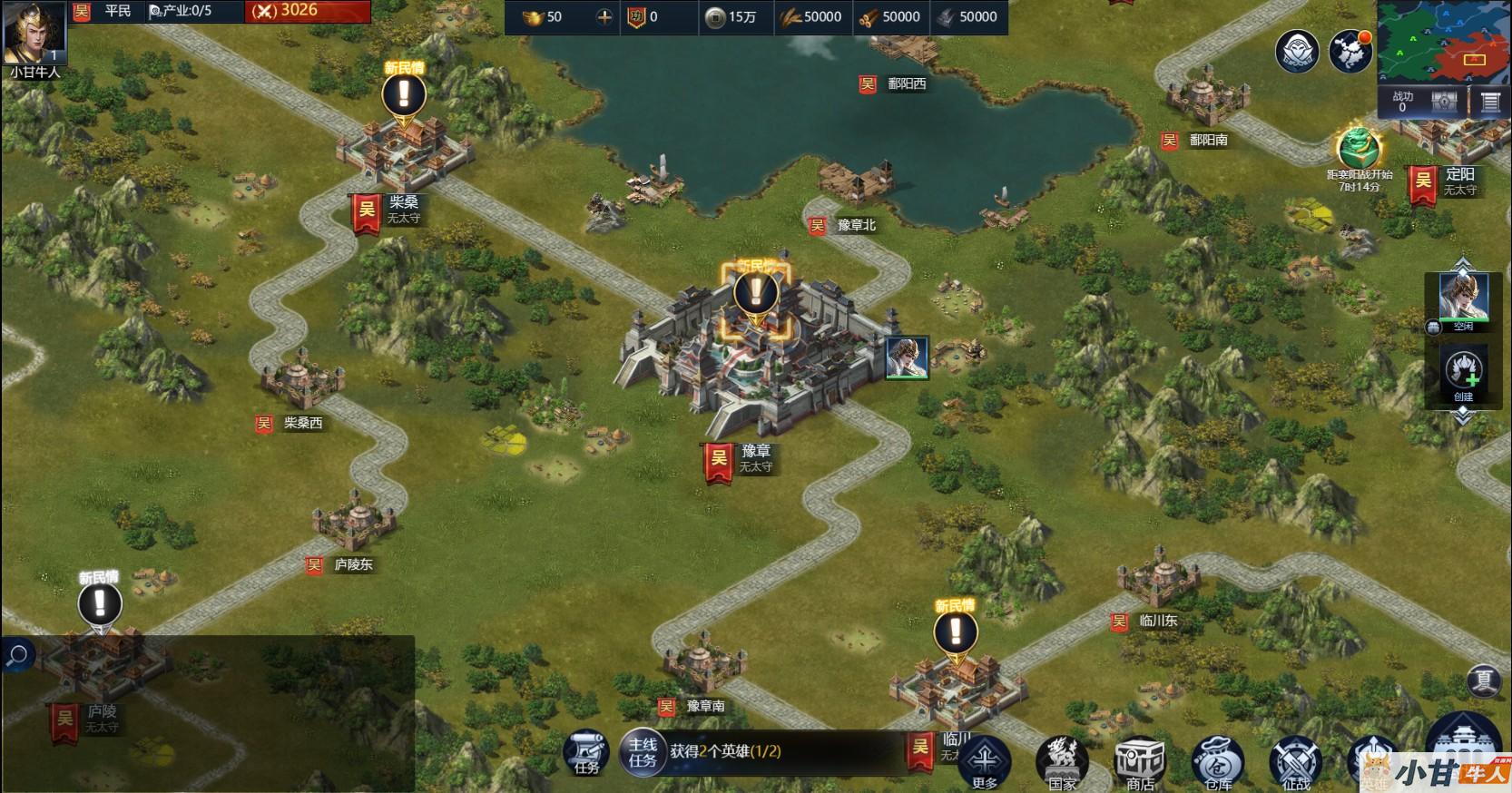Open the world map icon with red dot

point(1350,51)
